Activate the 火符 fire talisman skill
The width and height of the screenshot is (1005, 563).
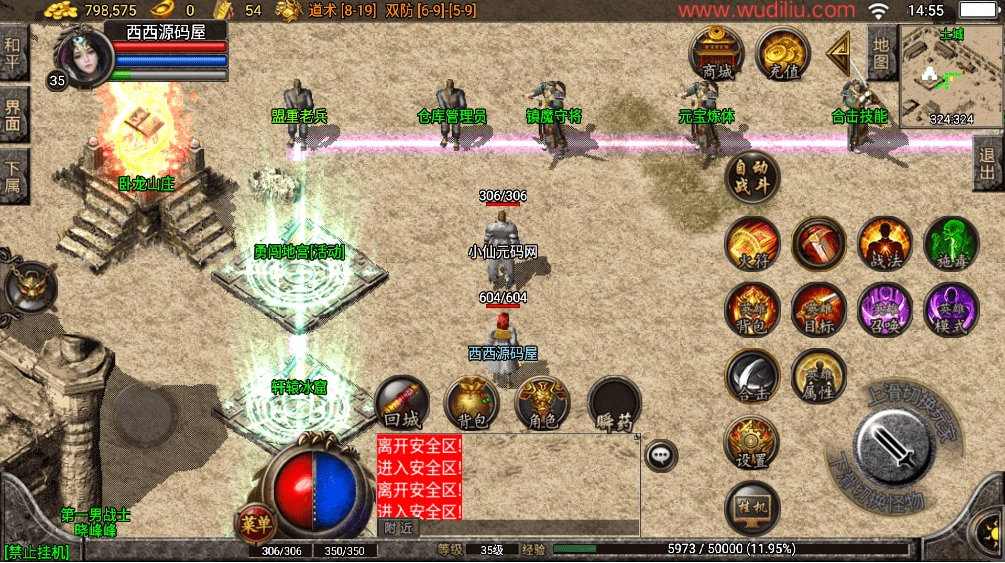pos(753,244)
